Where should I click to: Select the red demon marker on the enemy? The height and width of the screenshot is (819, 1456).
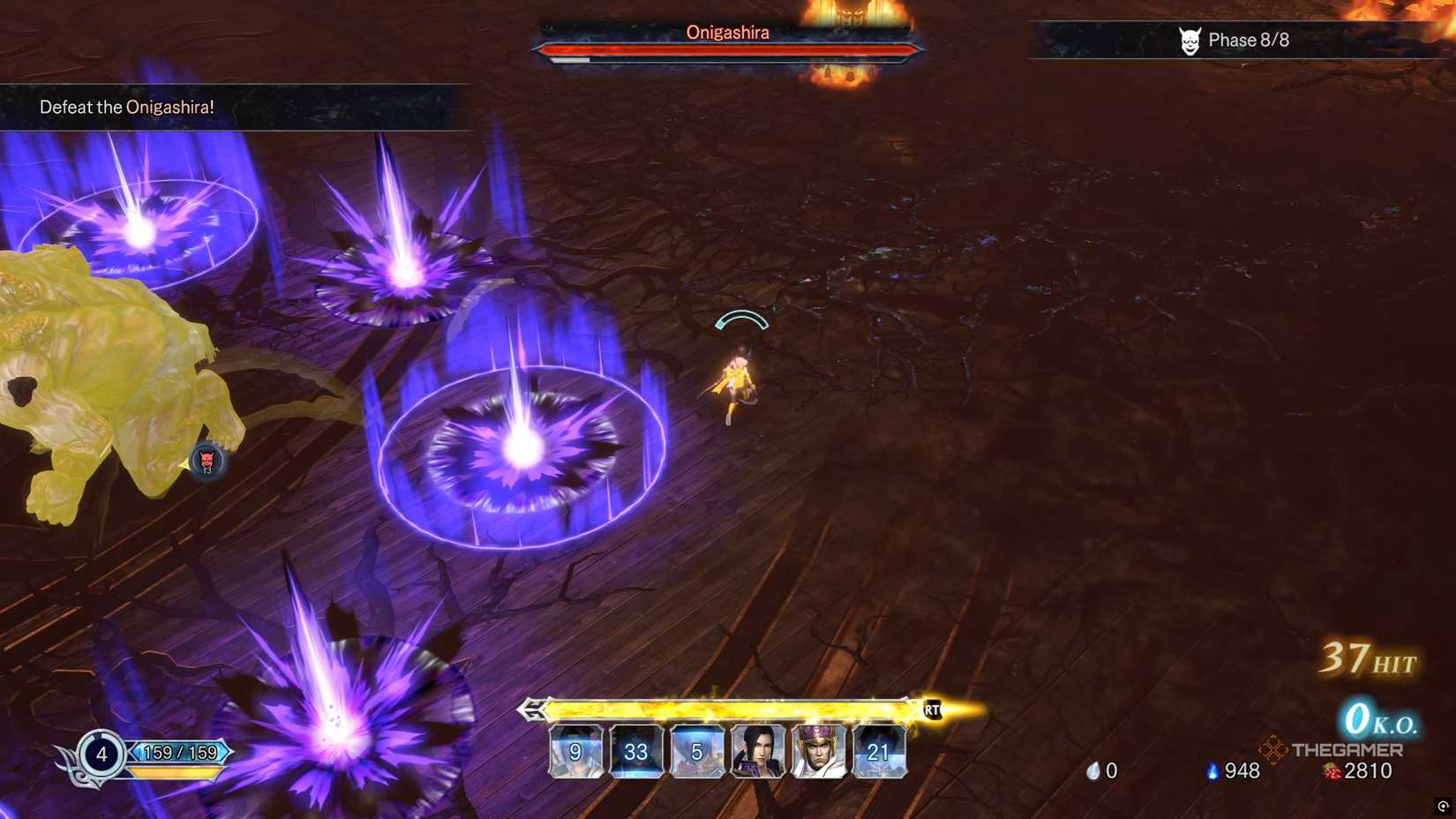pyautogui.click(x=208, y=459)
